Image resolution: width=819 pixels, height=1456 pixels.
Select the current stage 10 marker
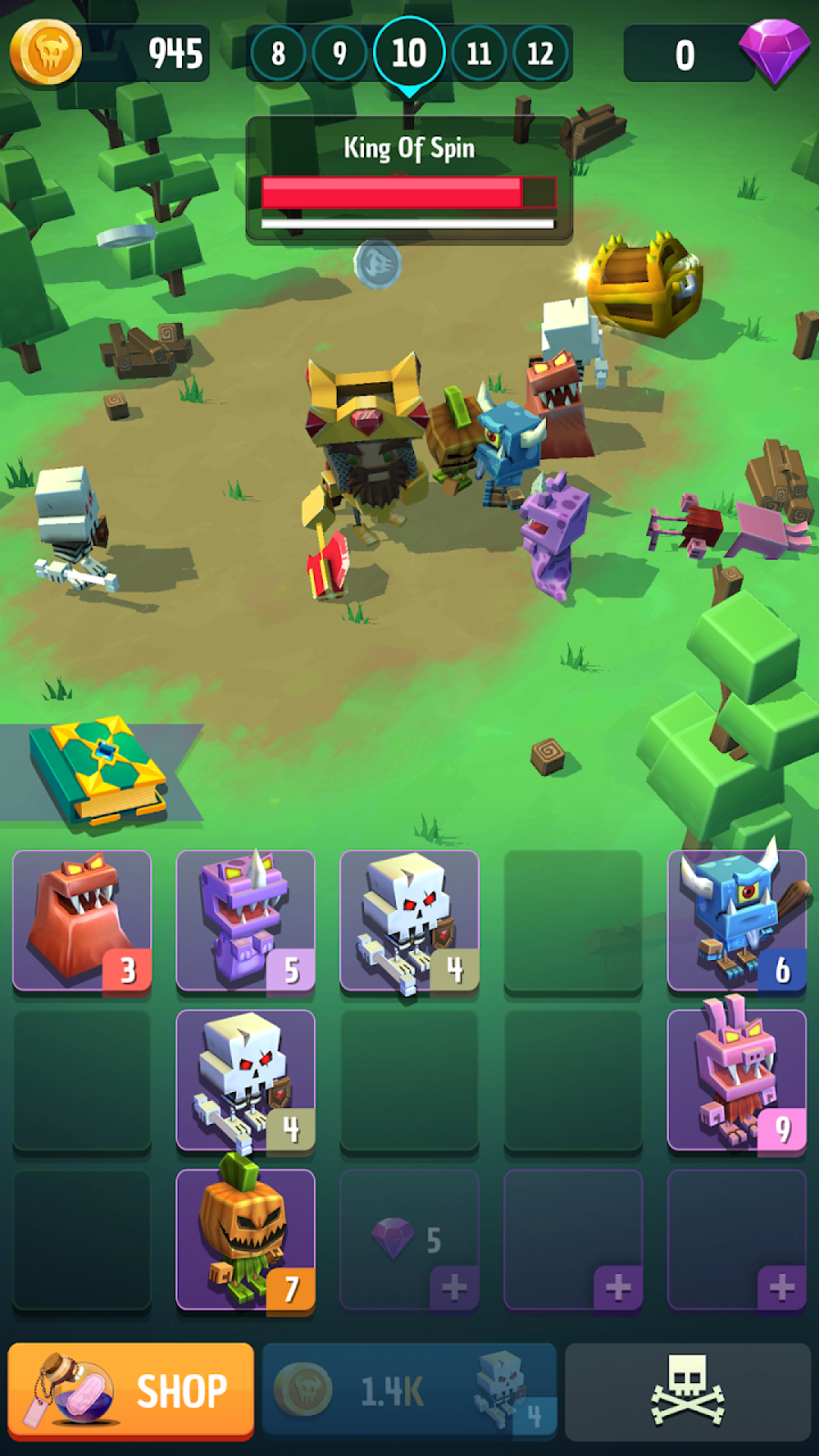point(409,53)
